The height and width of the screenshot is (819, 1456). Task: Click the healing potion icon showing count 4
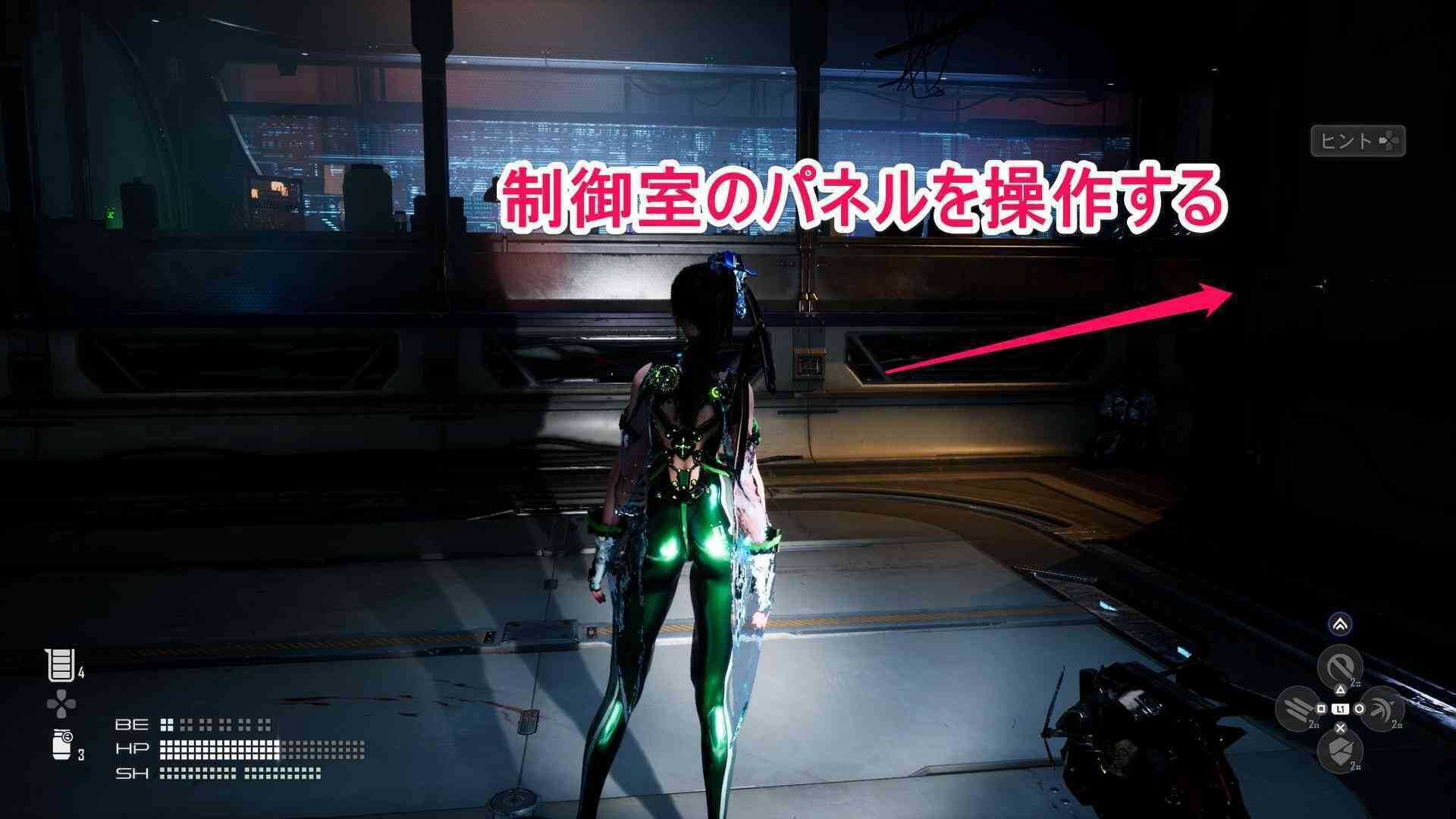61,664
